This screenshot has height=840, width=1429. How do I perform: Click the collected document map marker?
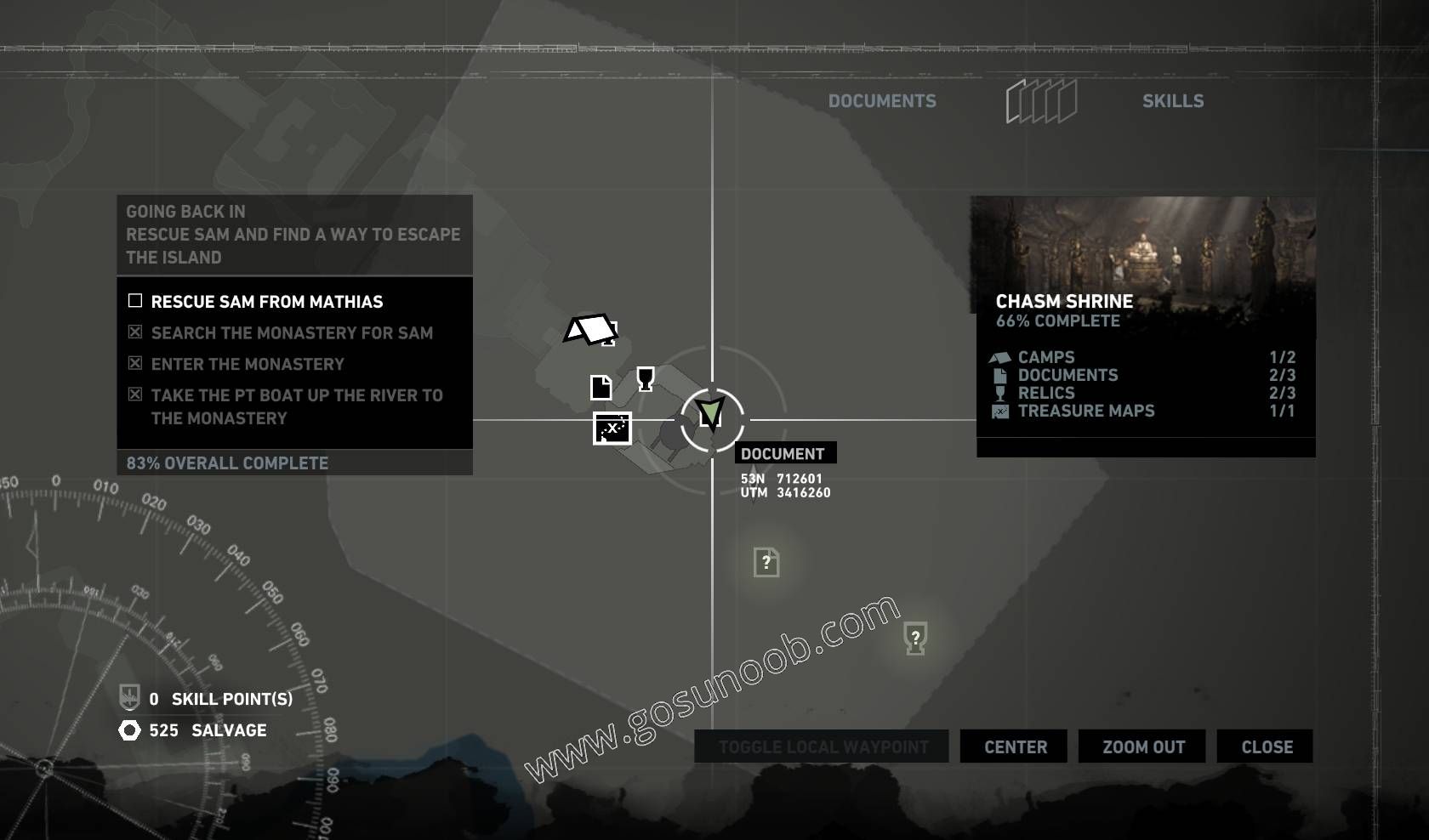point(601,388)
